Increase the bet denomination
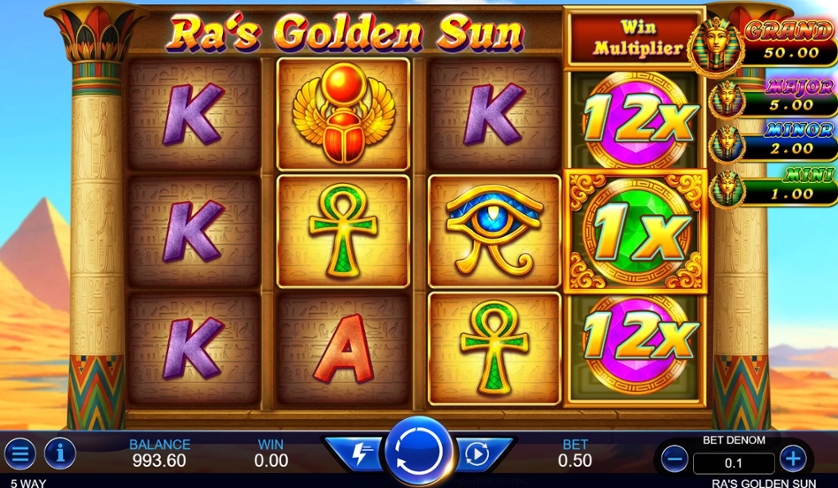The image size is (838, 488). (793, 459)
